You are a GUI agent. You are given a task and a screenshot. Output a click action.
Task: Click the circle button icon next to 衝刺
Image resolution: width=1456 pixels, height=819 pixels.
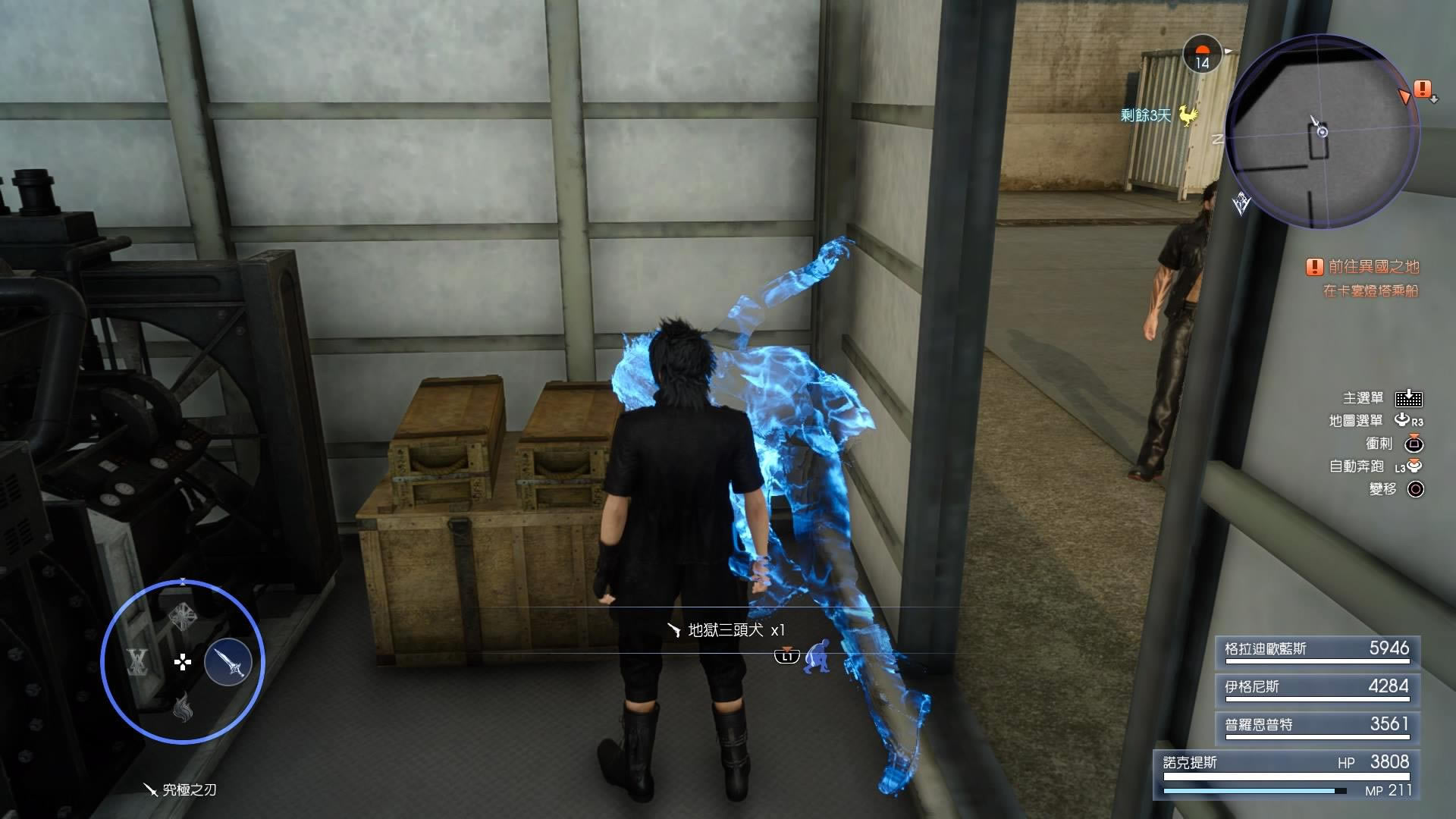(1414, 445)
